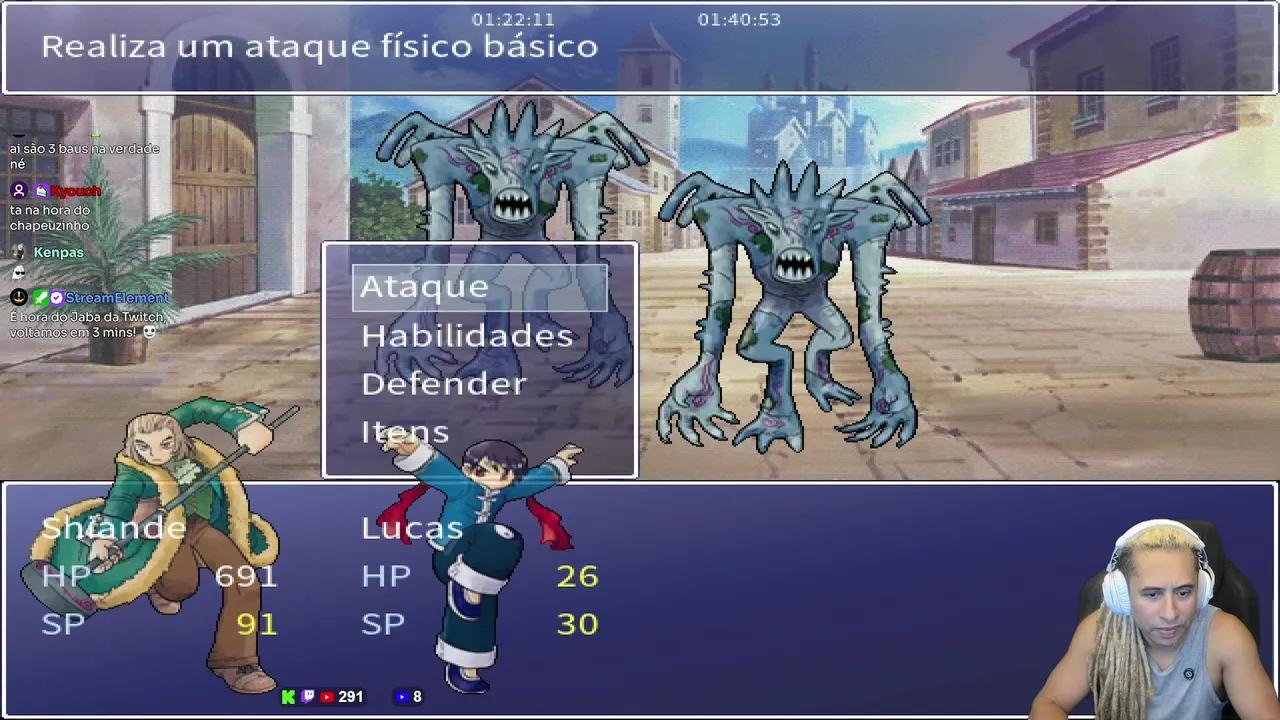Click the YouTube icon next to 291
1280x720 pixels.
point(327,696)
